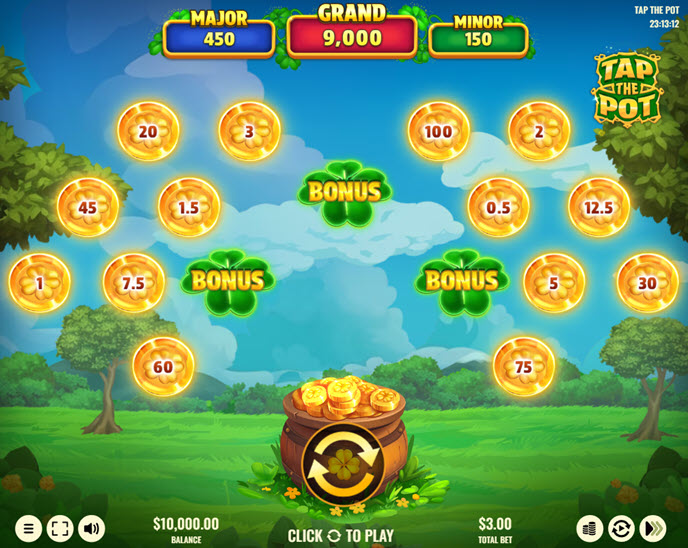Toggle fullscreen mode
The width and height of the screenshot is (688, 548).
pos(60,528)
